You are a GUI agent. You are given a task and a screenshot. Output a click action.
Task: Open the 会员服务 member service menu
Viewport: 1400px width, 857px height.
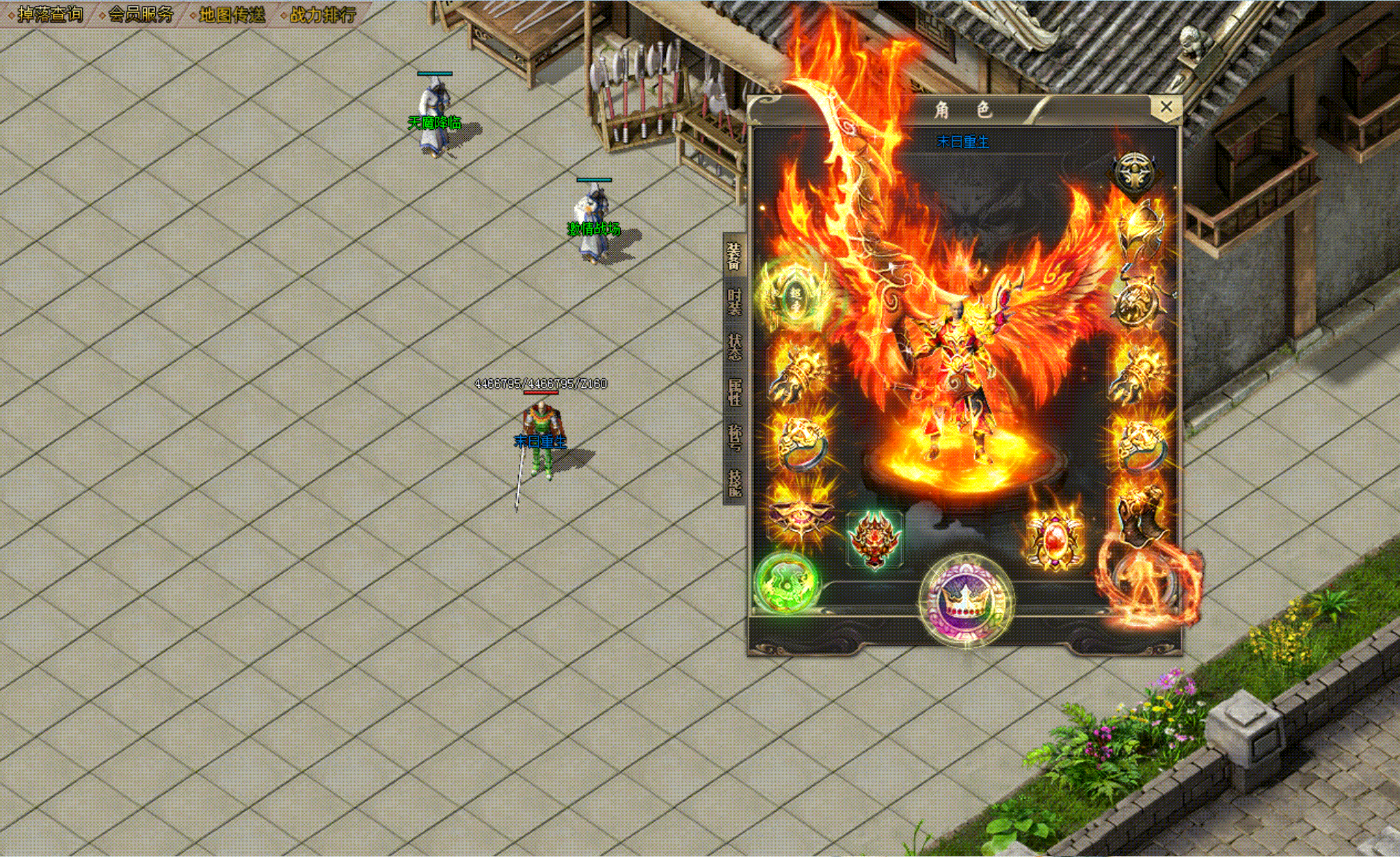[140, 14]
